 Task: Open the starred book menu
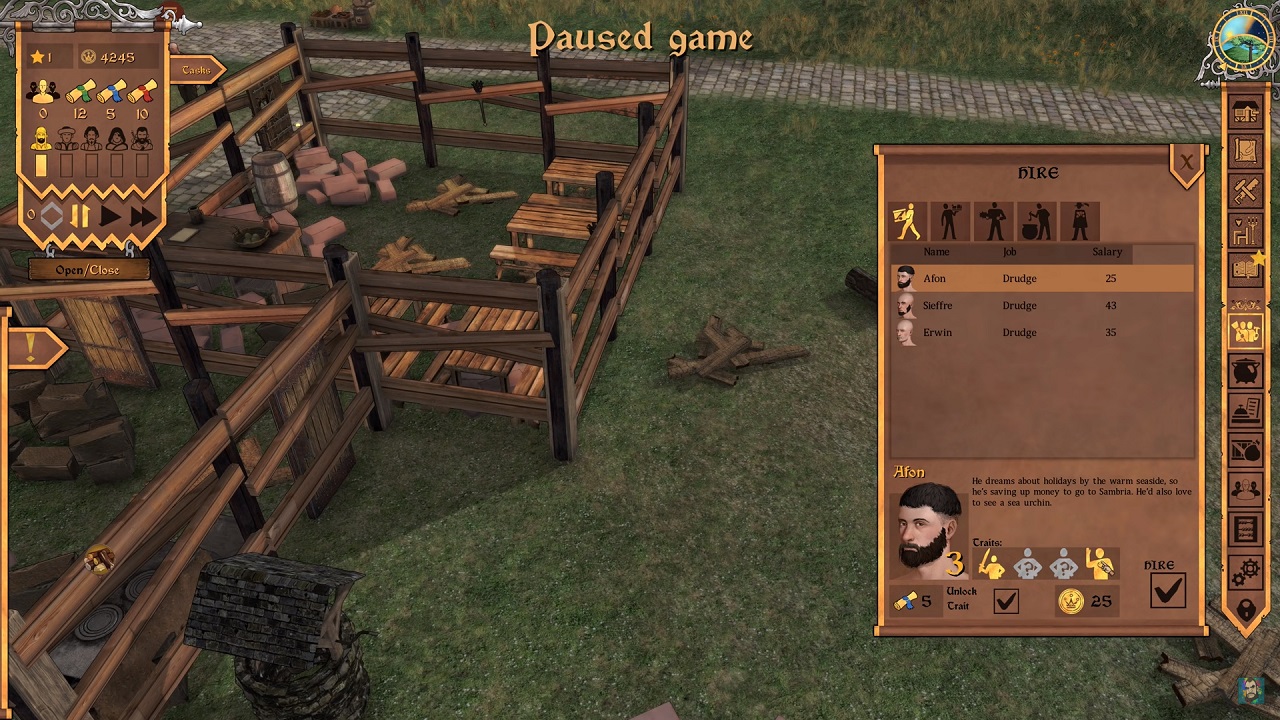click(x=1245, y=269)
